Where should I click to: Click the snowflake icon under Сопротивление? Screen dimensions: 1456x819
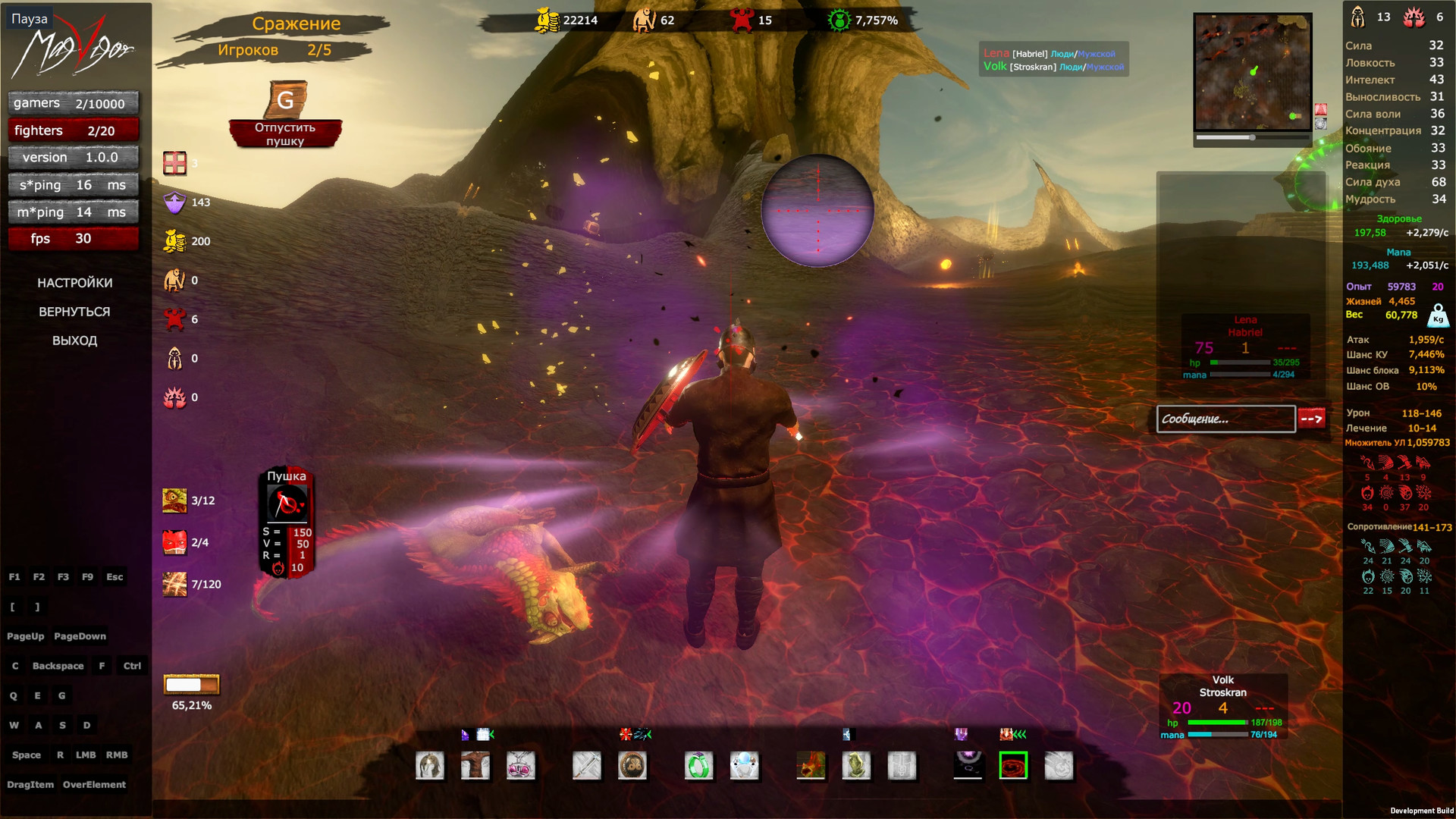click(1423, 576)
